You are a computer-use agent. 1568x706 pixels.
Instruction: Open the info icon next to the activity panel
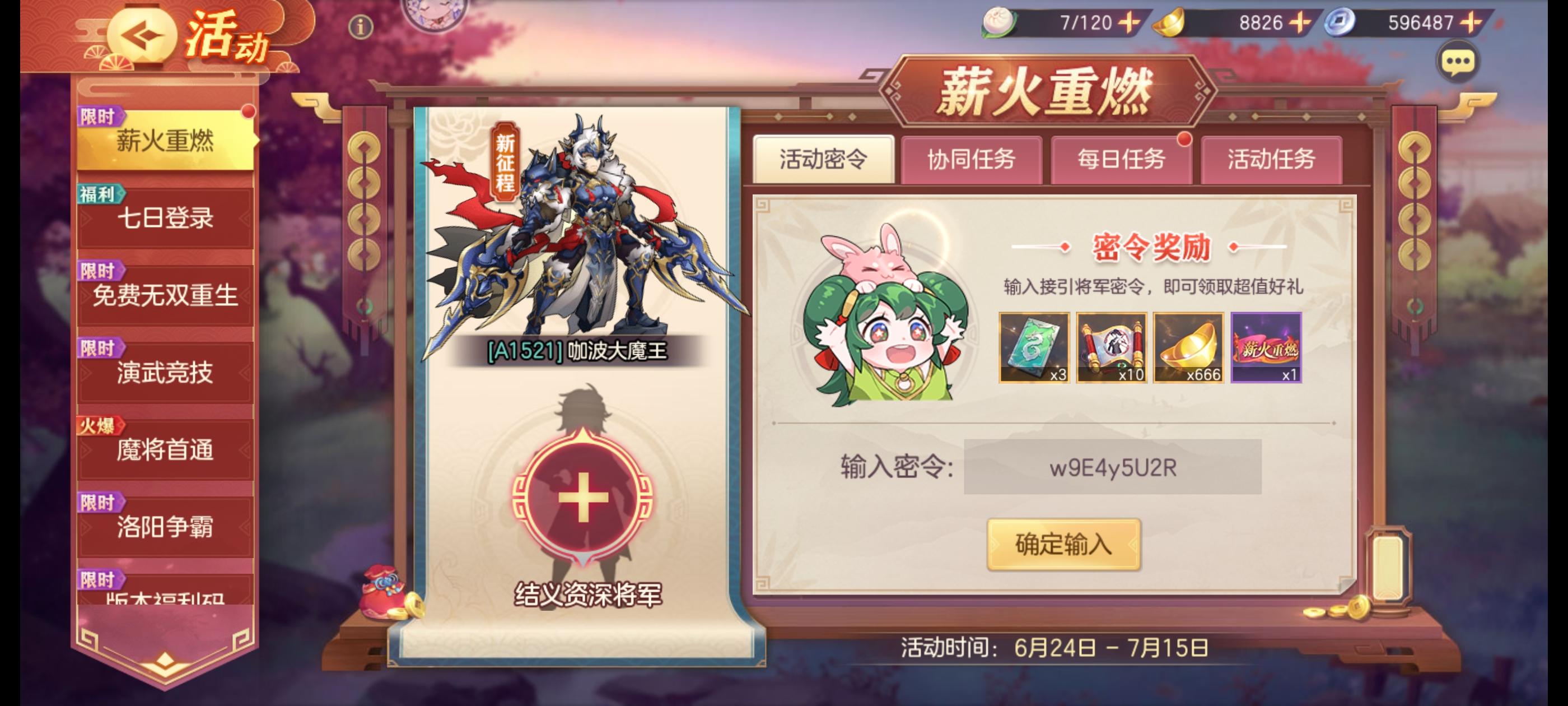[360, 28]
